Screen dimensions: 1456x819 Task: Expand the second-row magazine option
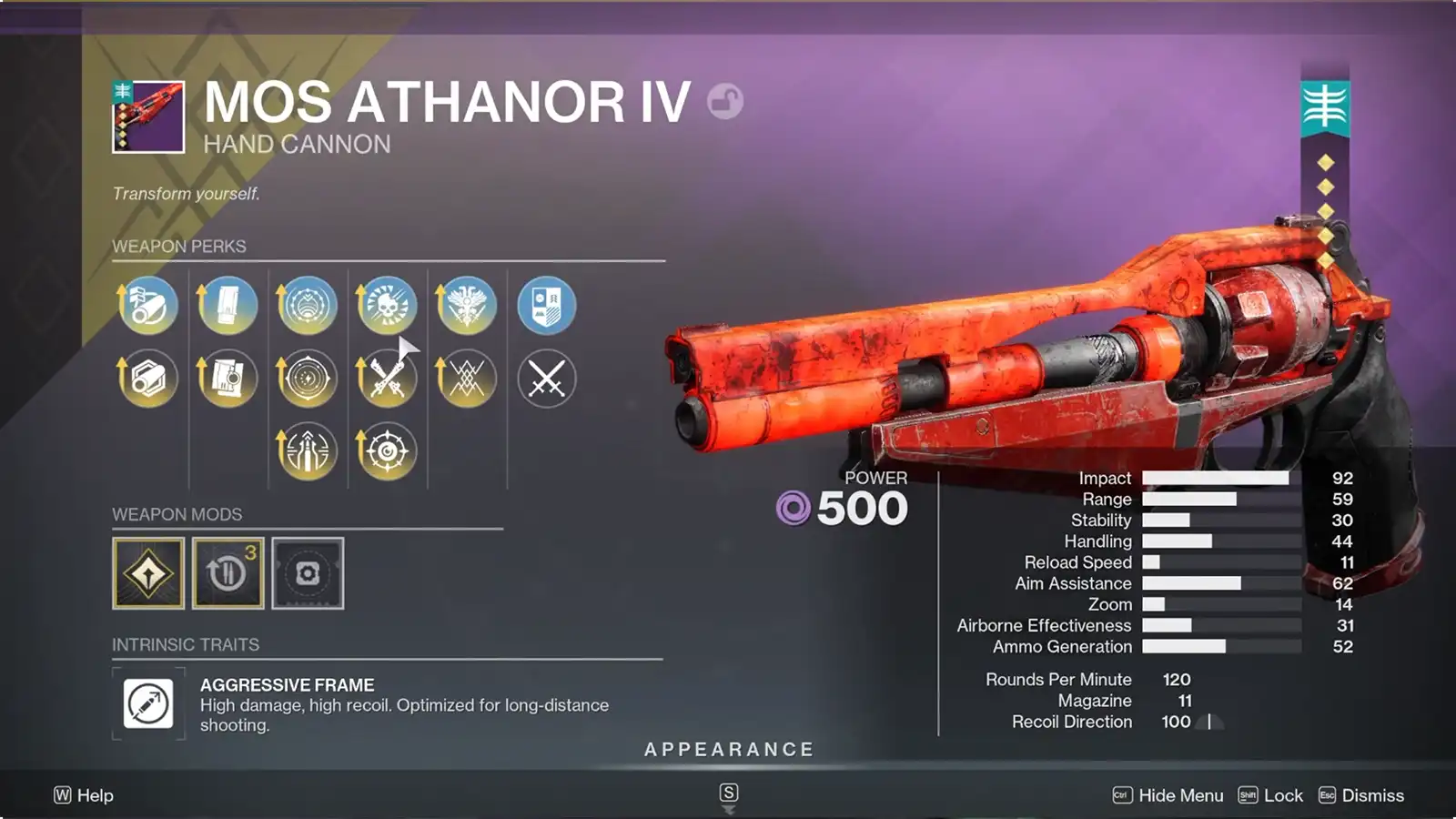[x=226, y=379]
